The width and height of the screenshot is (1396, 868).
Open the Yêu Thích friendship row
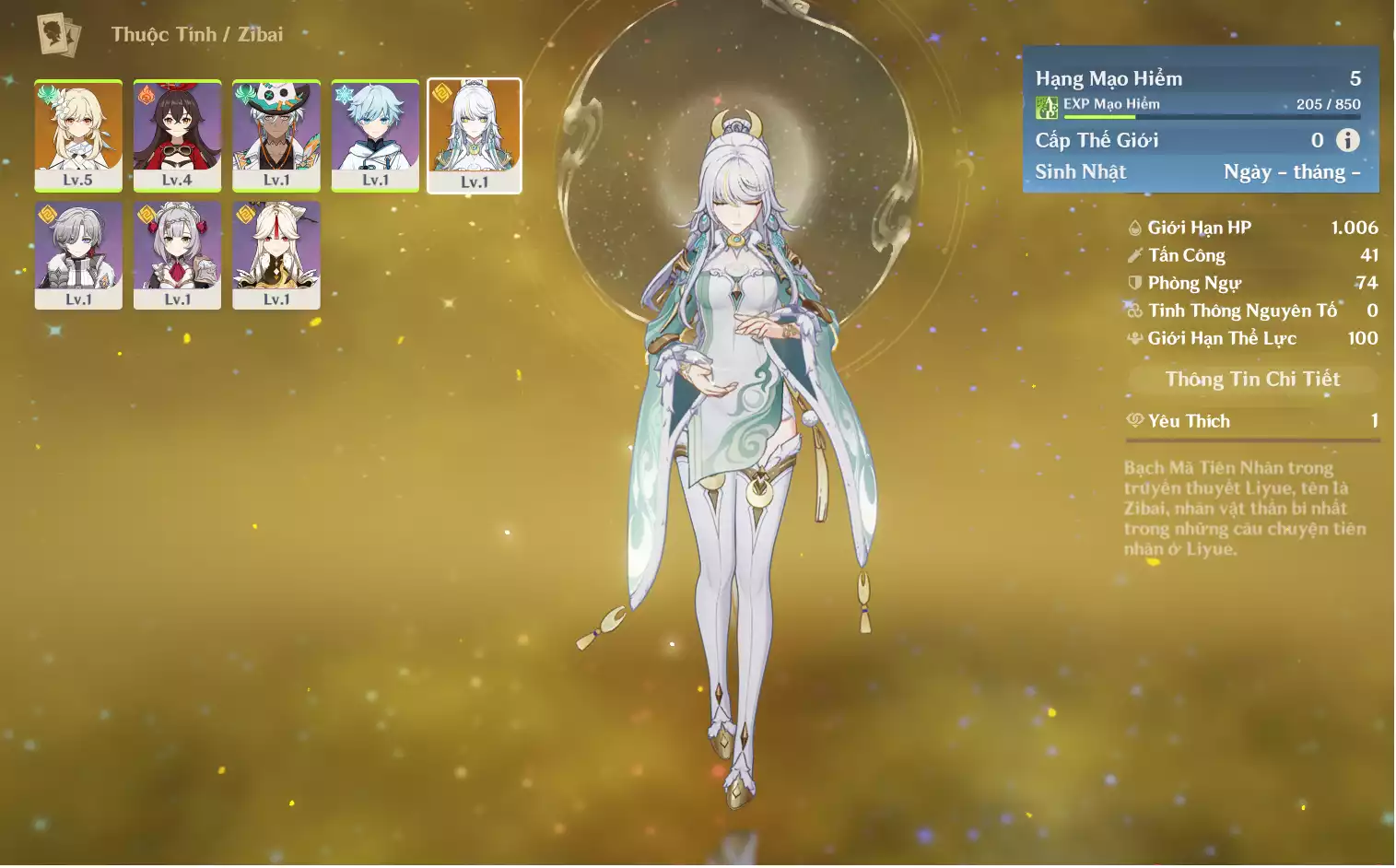pyautogui.click(x=1252, y=422)
